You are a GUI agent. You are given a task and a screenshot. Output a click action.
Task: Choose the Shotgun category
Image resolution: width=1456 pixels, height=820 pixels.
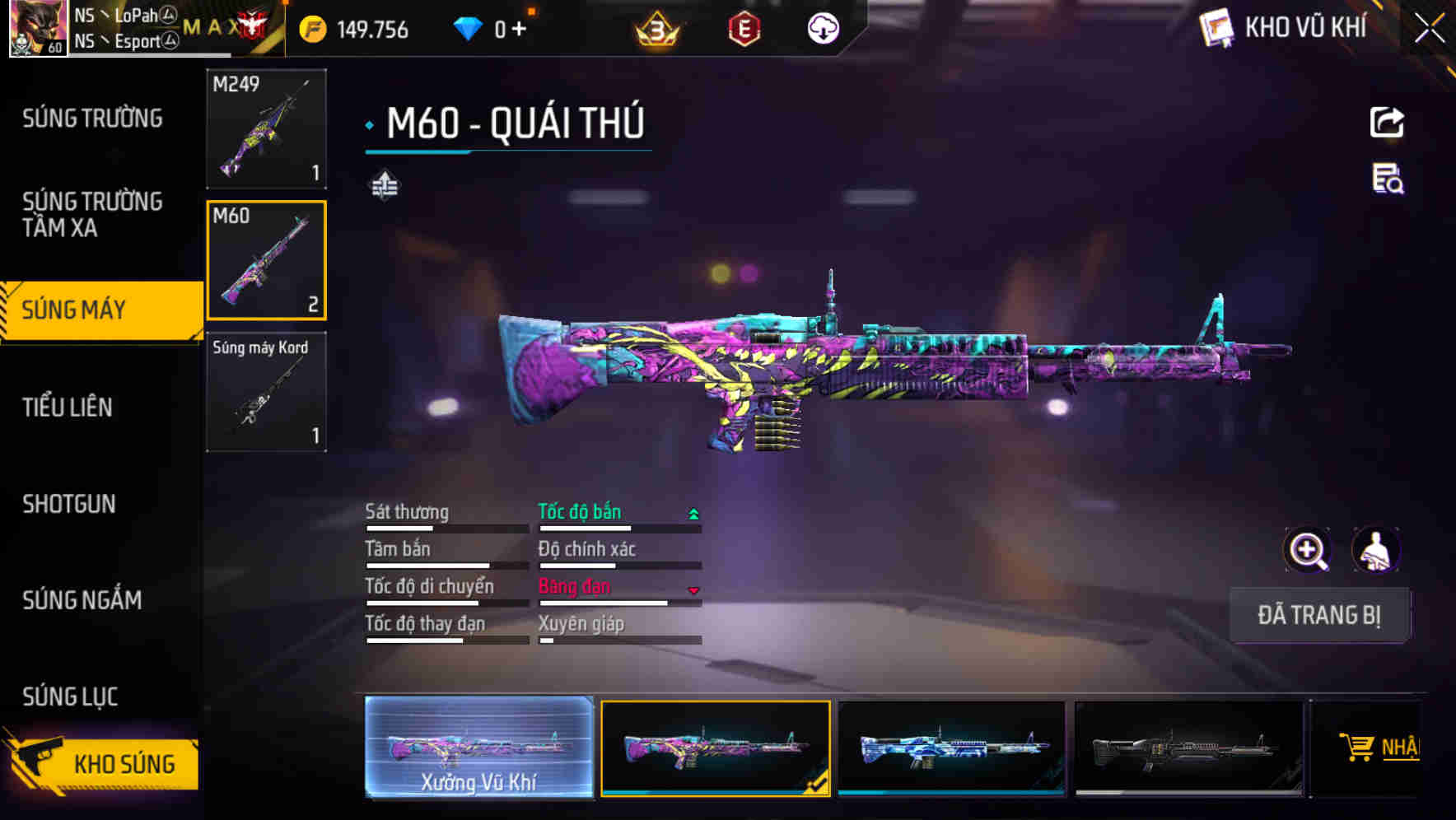[x=69, y=504]
